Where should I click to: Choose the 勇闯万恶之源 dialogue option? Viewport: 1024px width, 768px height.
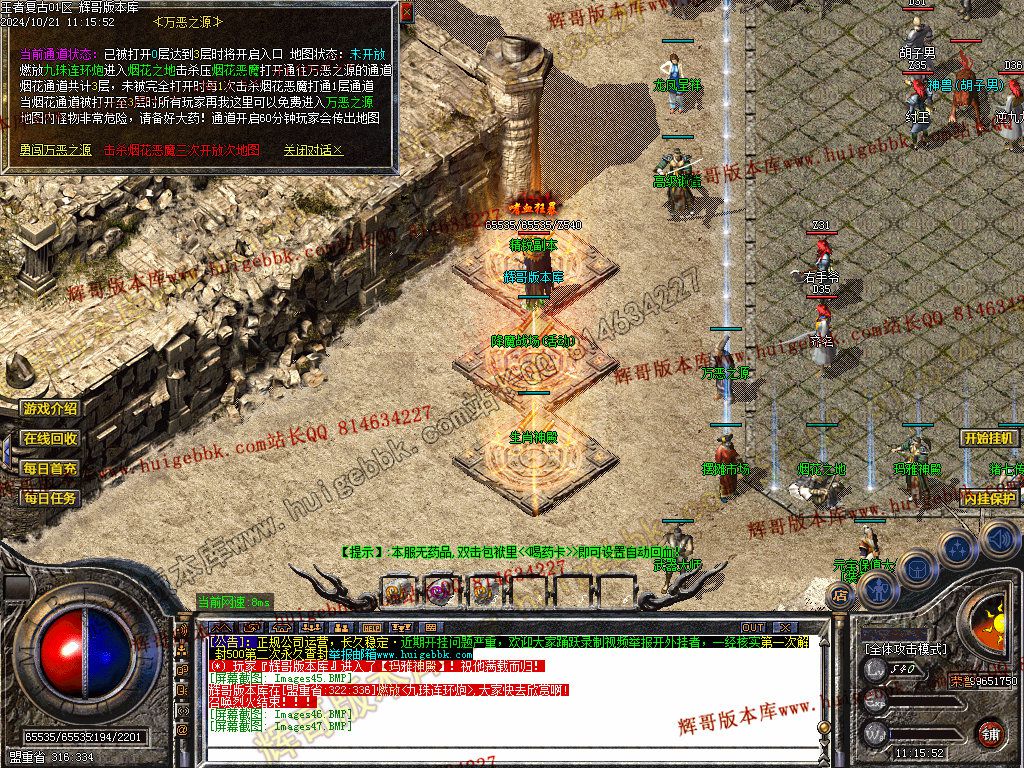(x=55, y=150)
